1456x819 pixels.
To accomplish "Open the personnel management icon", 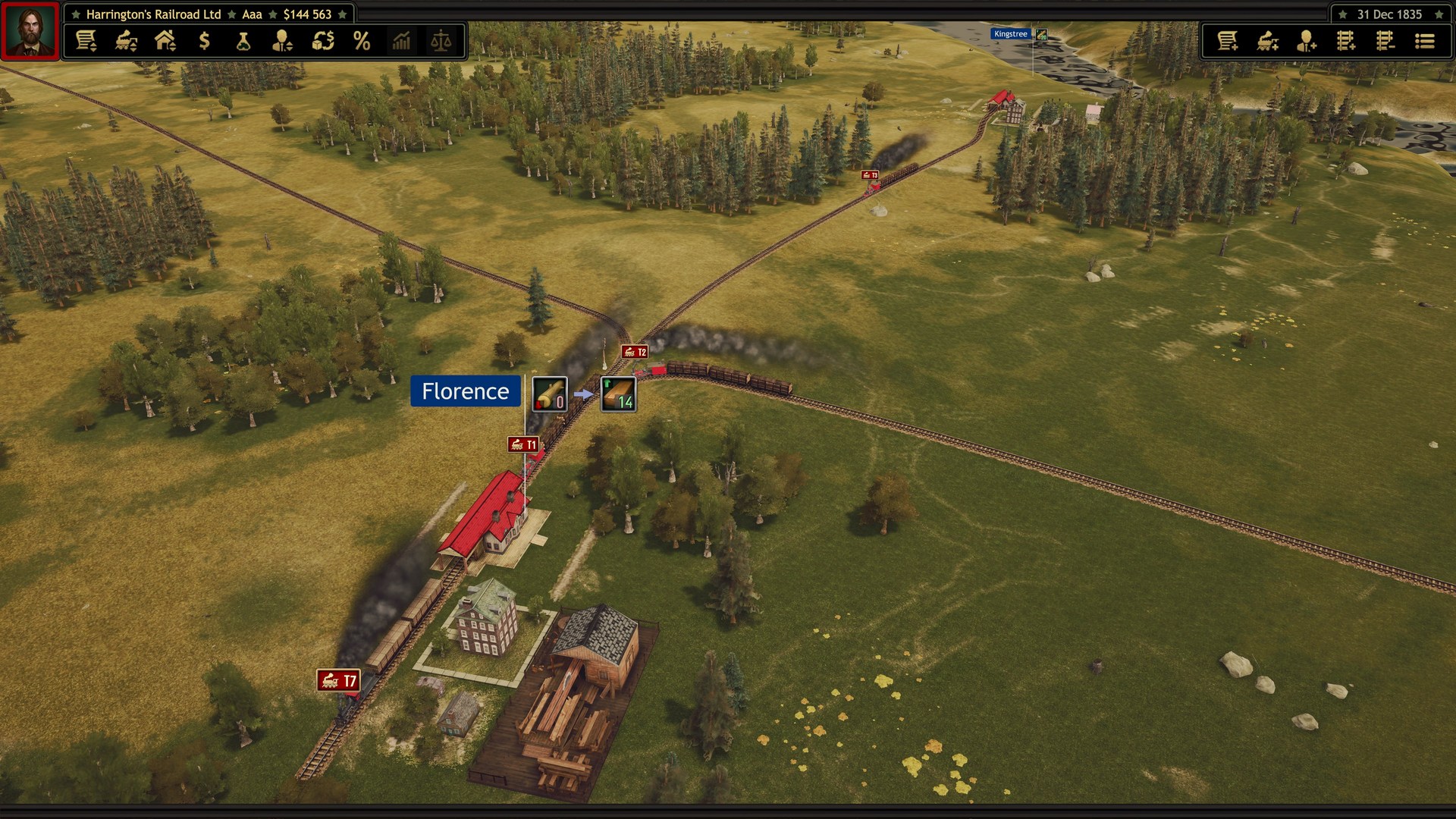I will (282, 42).
